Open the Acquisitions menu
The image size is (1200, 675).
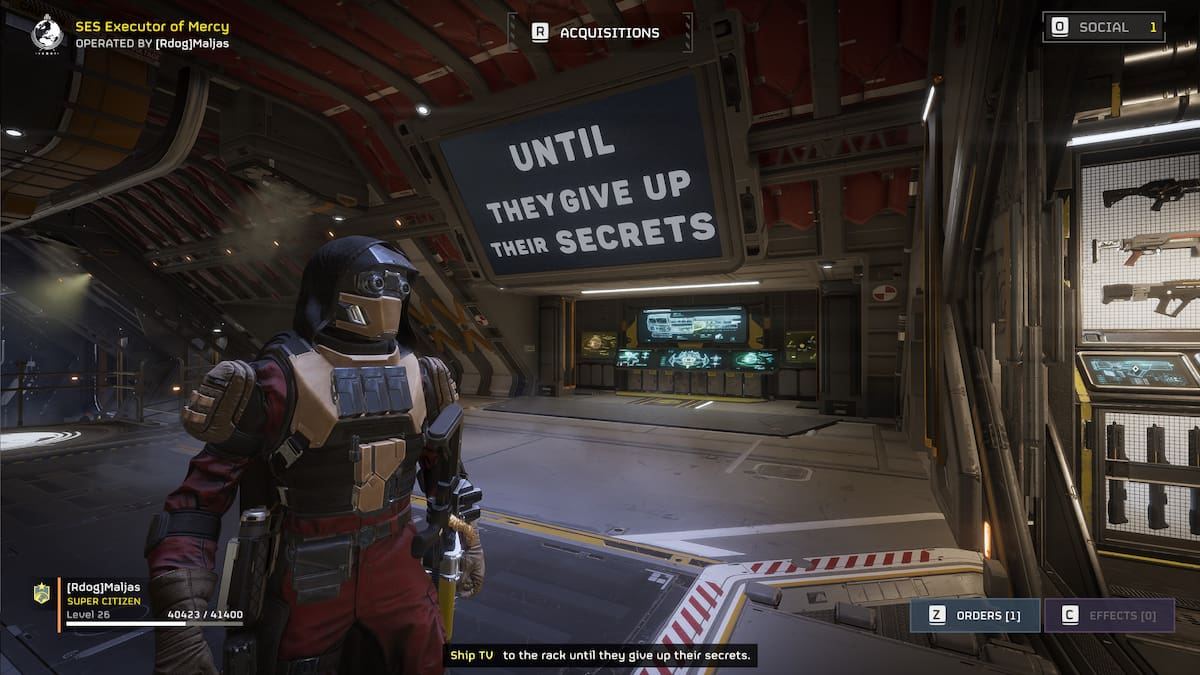598,32
